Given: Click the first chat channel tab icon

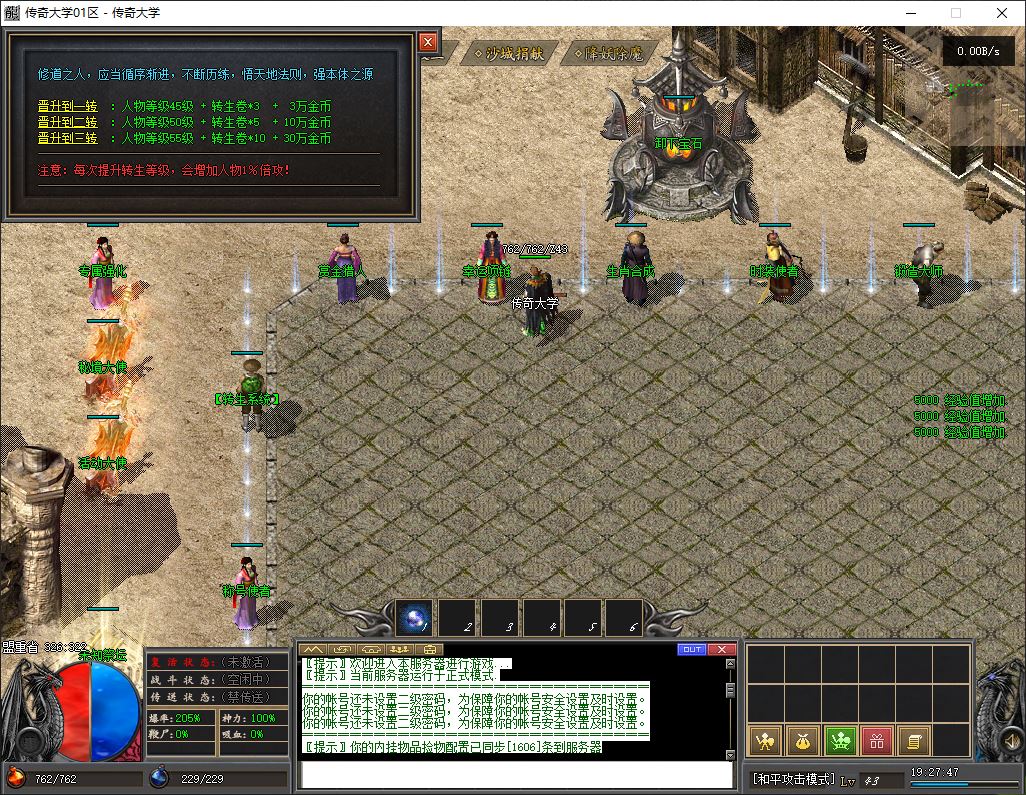Looking at the screenshot, I should (313, 649).
